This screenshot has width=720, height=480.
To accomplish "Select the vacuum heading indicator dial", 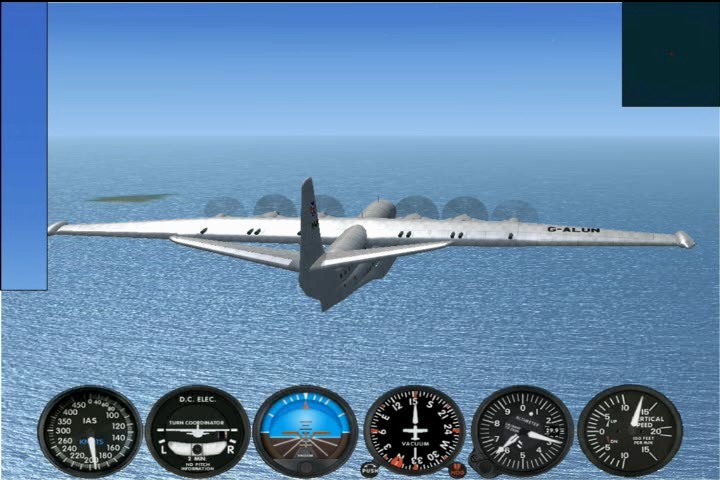I will (414, 430).
